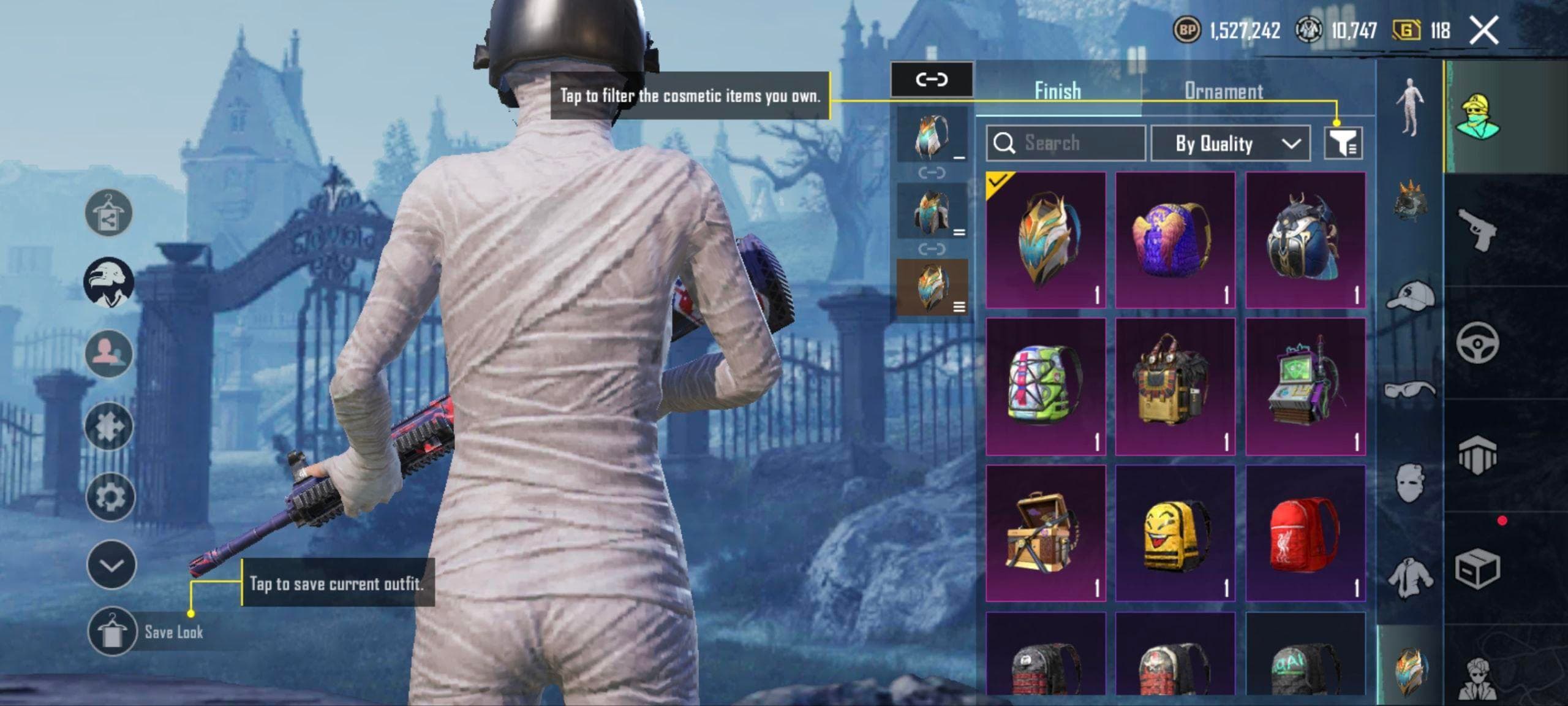Select the green and white backpack

point(1046,386)
